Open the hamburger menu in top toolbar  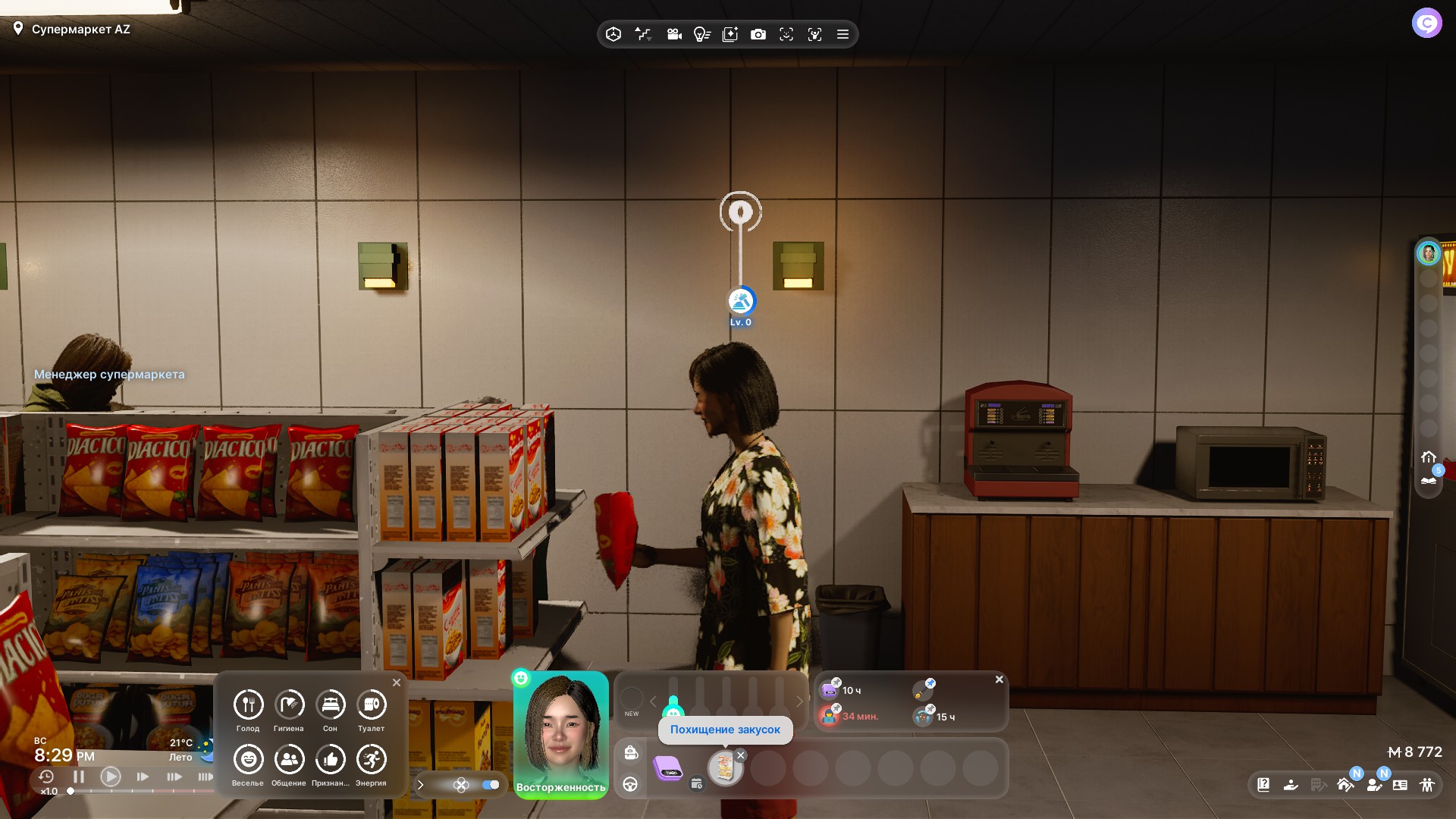pyautogui.click(x=843, y=34)
